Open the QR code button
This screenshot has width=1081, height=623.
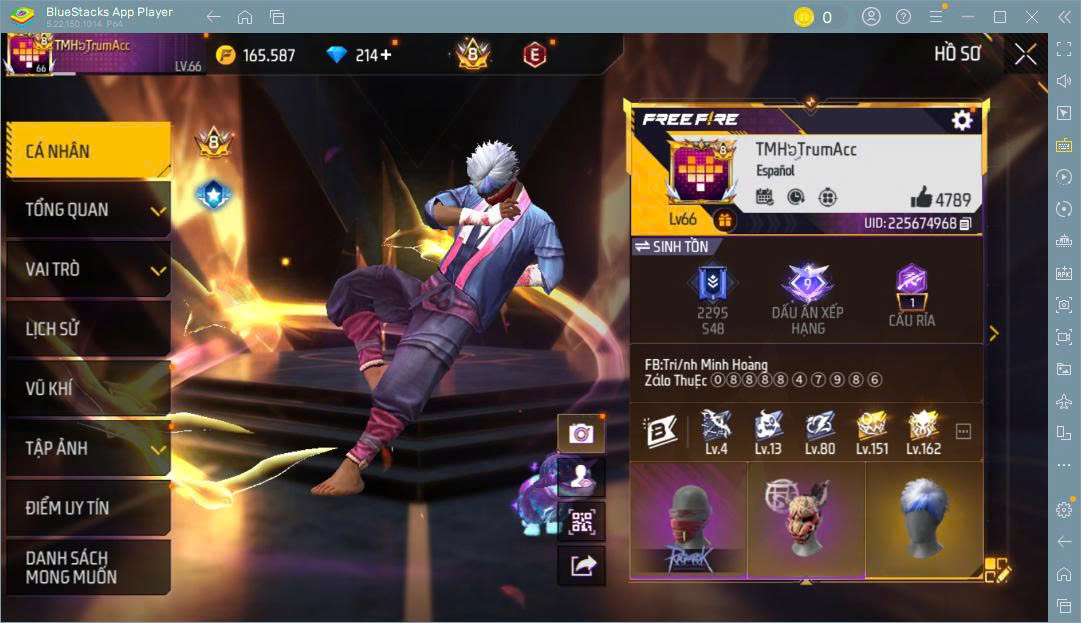pos(581,521)
